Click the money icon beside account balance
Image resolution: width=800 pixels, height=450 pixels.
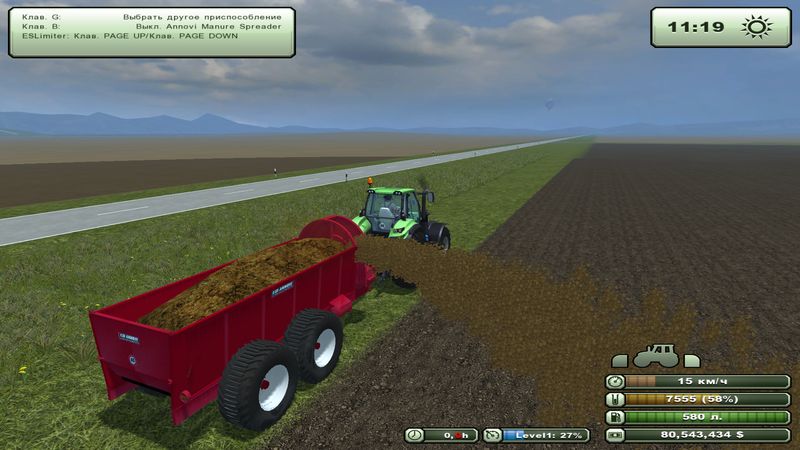(616, 435)
